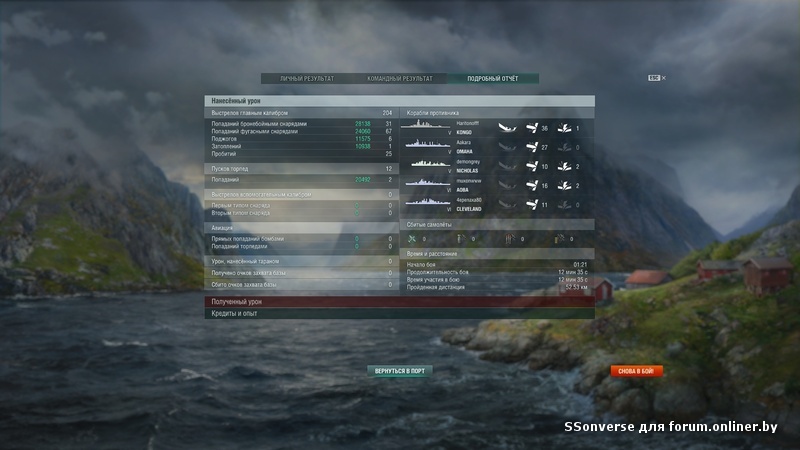Click Вернуться в порт button

tap(400, 371)
